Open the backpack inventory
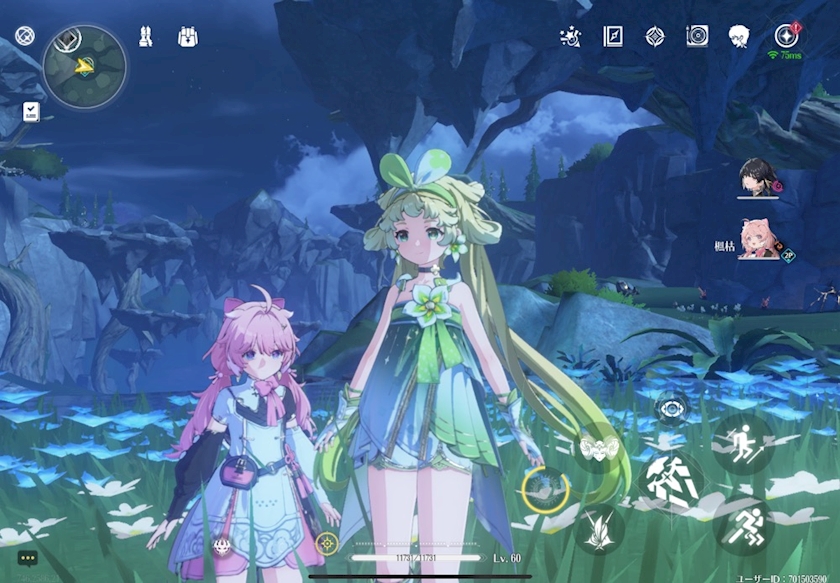This screenshot has height=583, width=840. [188, 38]
